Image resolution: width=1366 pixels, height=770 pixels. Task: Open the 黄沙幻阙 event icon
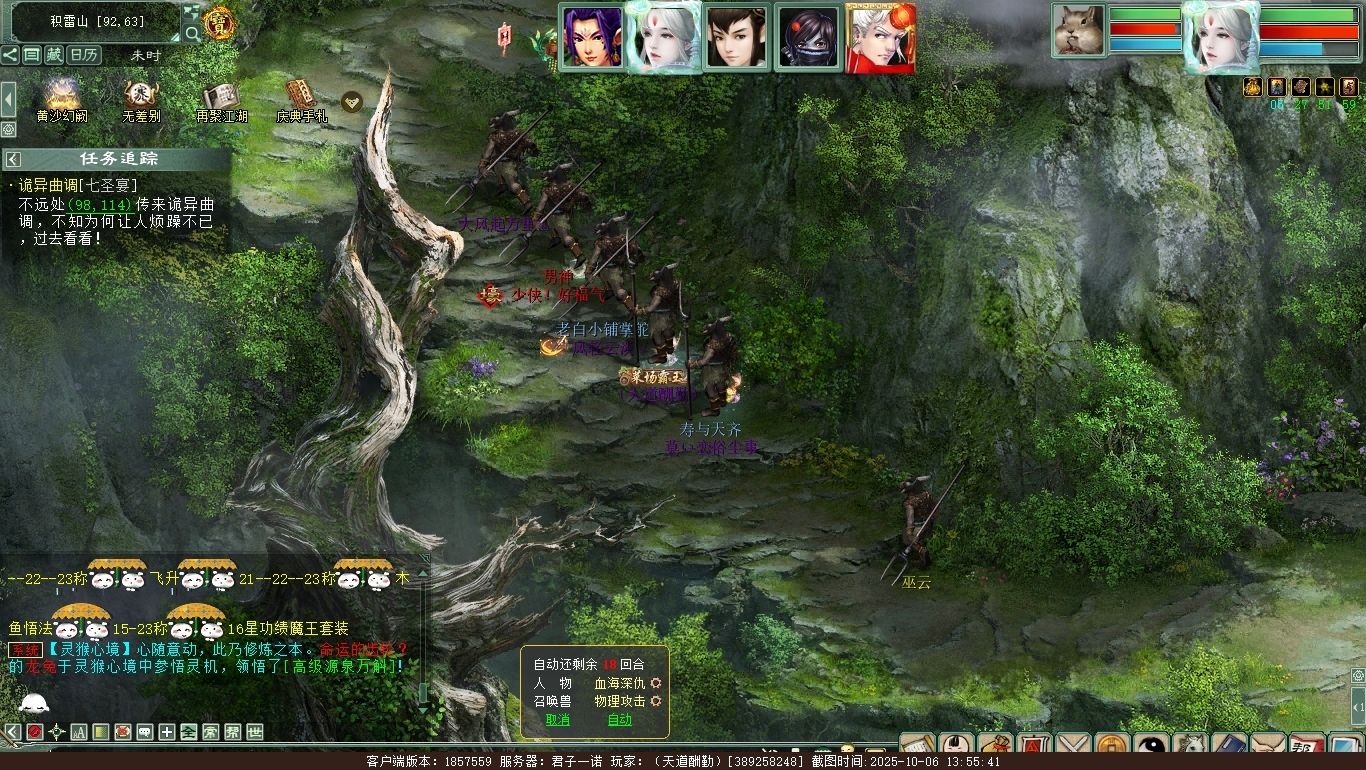click(61, 96)
